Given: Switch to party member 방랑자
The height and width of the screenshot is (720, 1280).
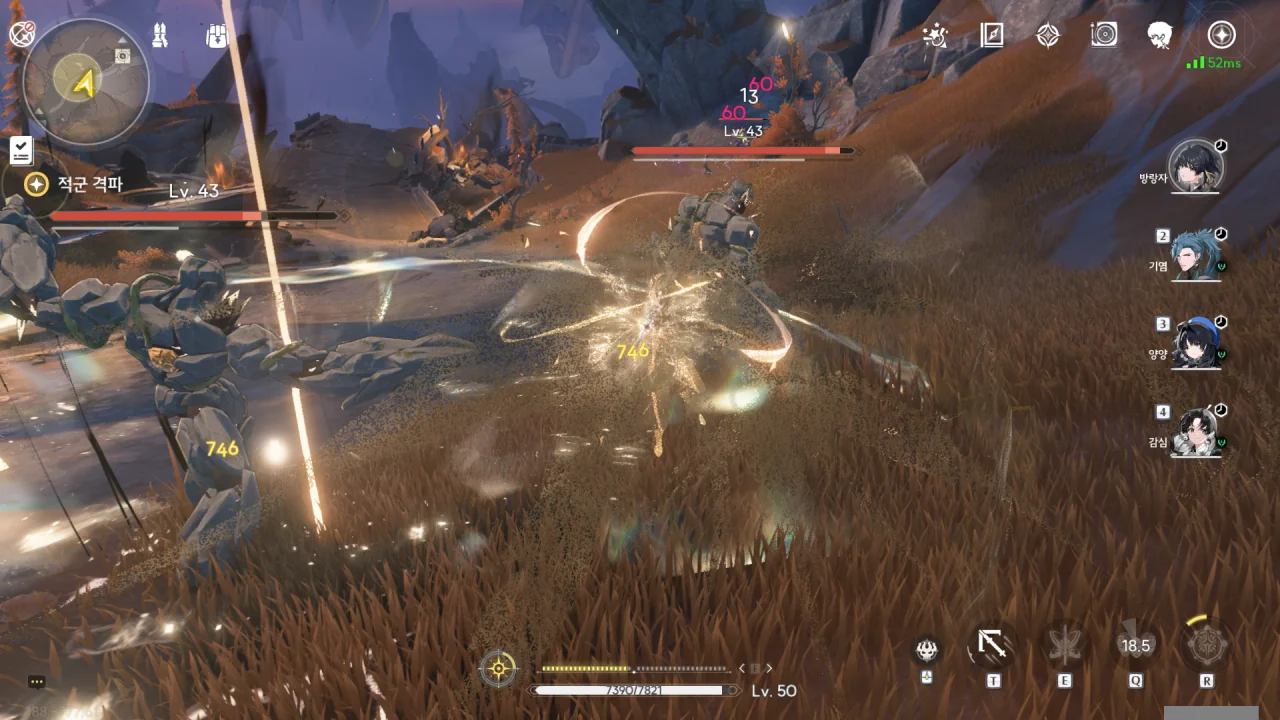Looking at the screenshot, I should click(1196, 167).
